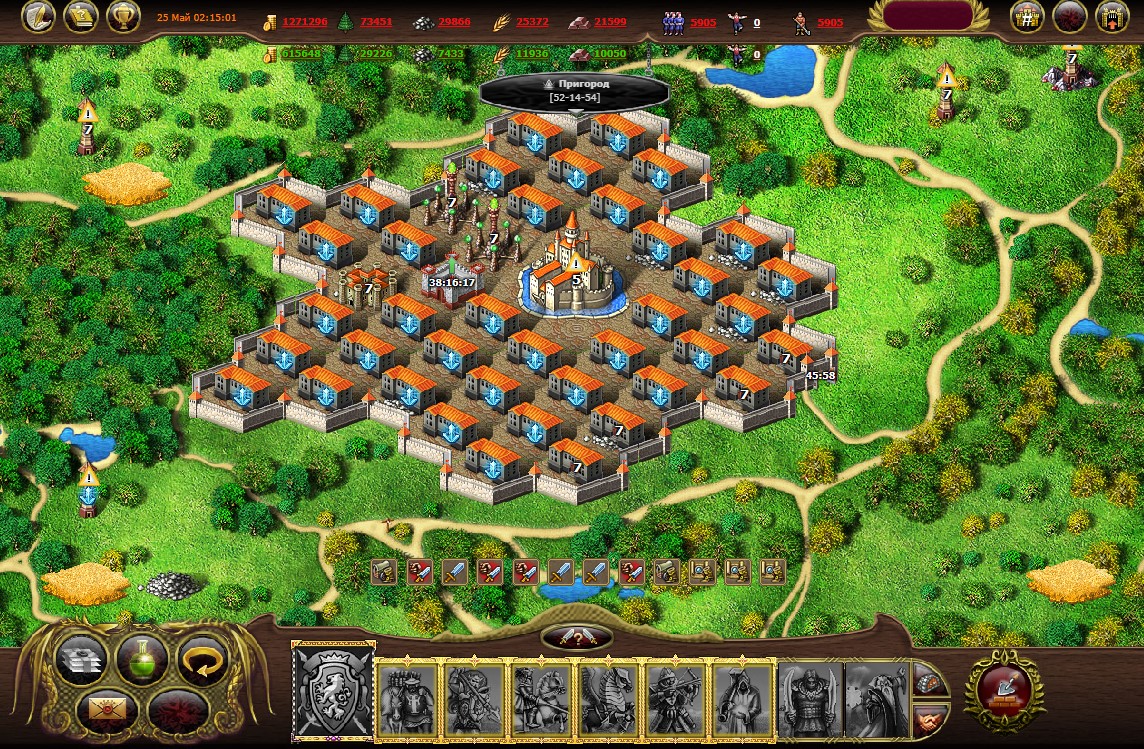Open the gold resource amount link
1144x749 pixels.
click(x=304, y=22)
